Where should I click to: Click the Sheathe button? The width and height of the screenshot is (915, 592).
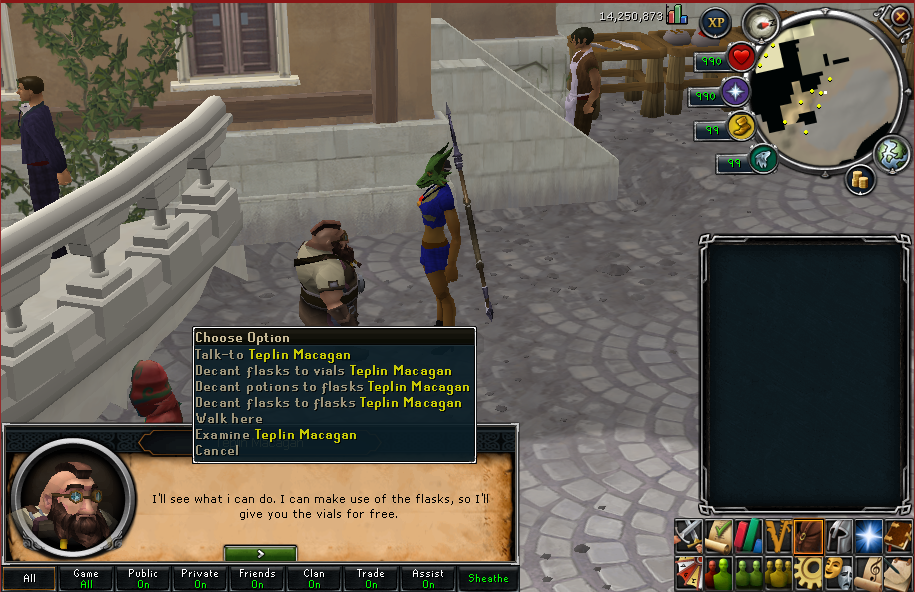(x=489, y=578)
